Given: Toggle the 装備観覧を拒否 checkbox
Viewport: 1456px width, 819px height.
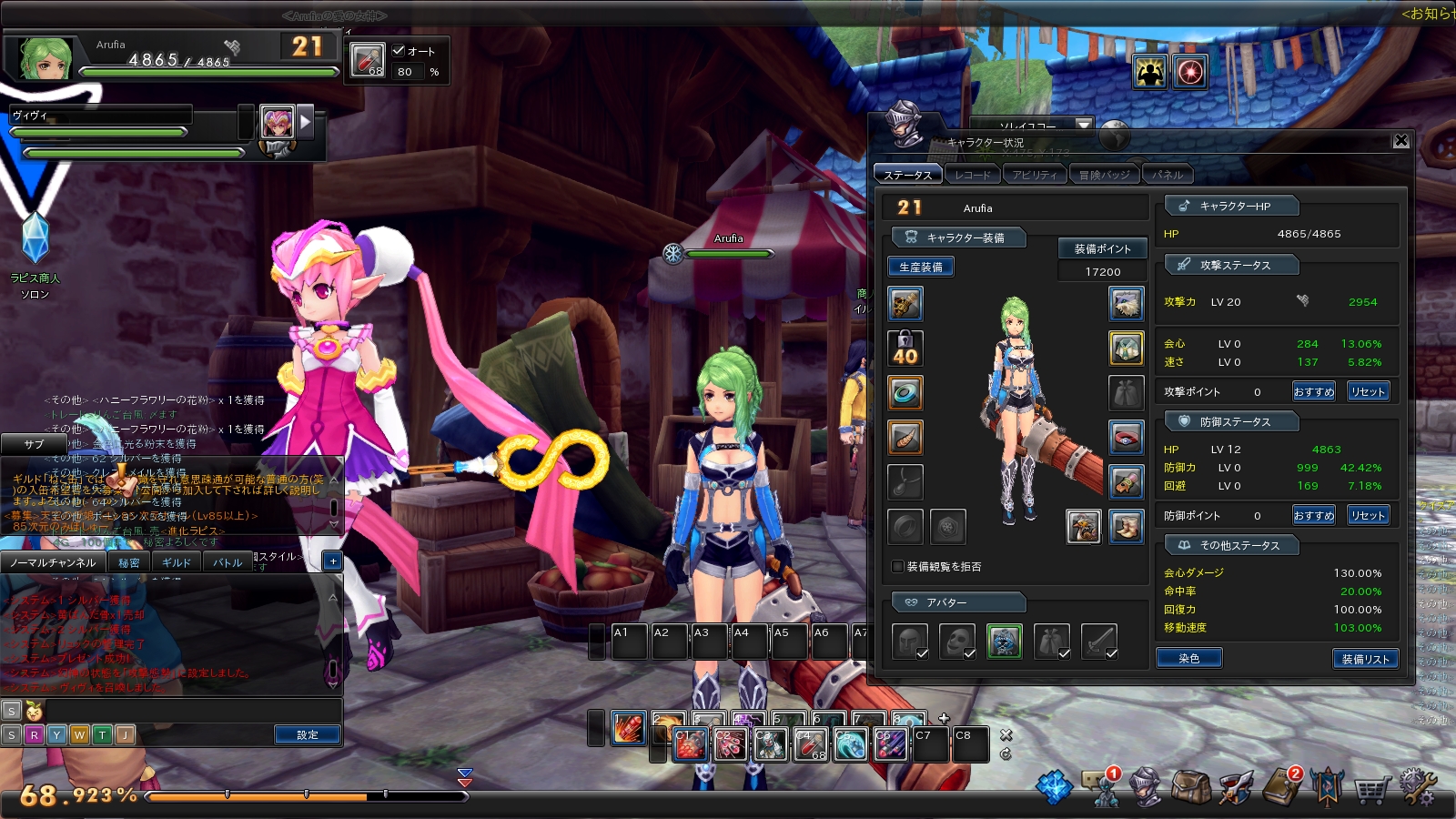Looking at the screenshot, I should (898, 566).
